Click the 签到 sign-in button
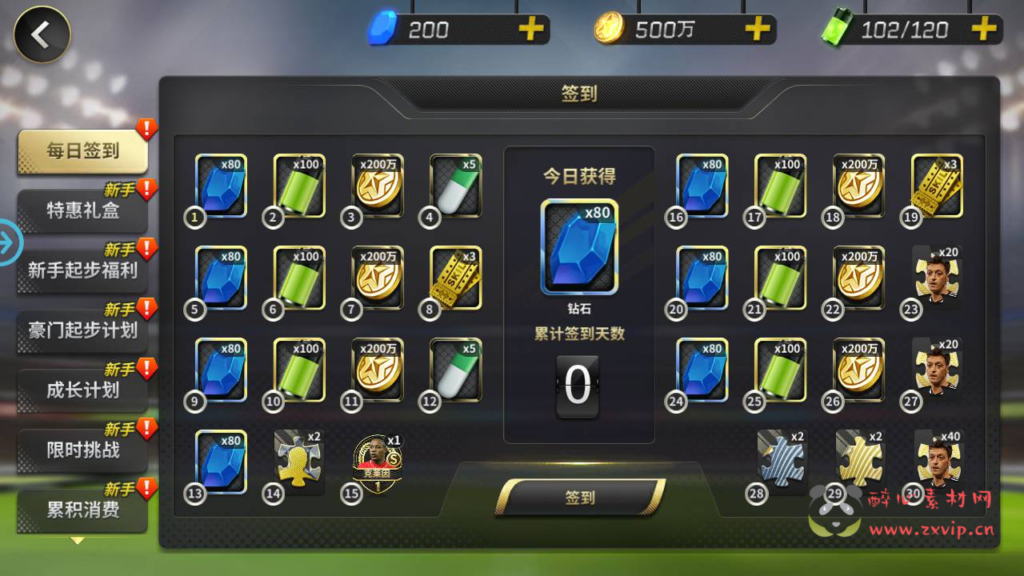1024x576 pixels. pos(580,497)
